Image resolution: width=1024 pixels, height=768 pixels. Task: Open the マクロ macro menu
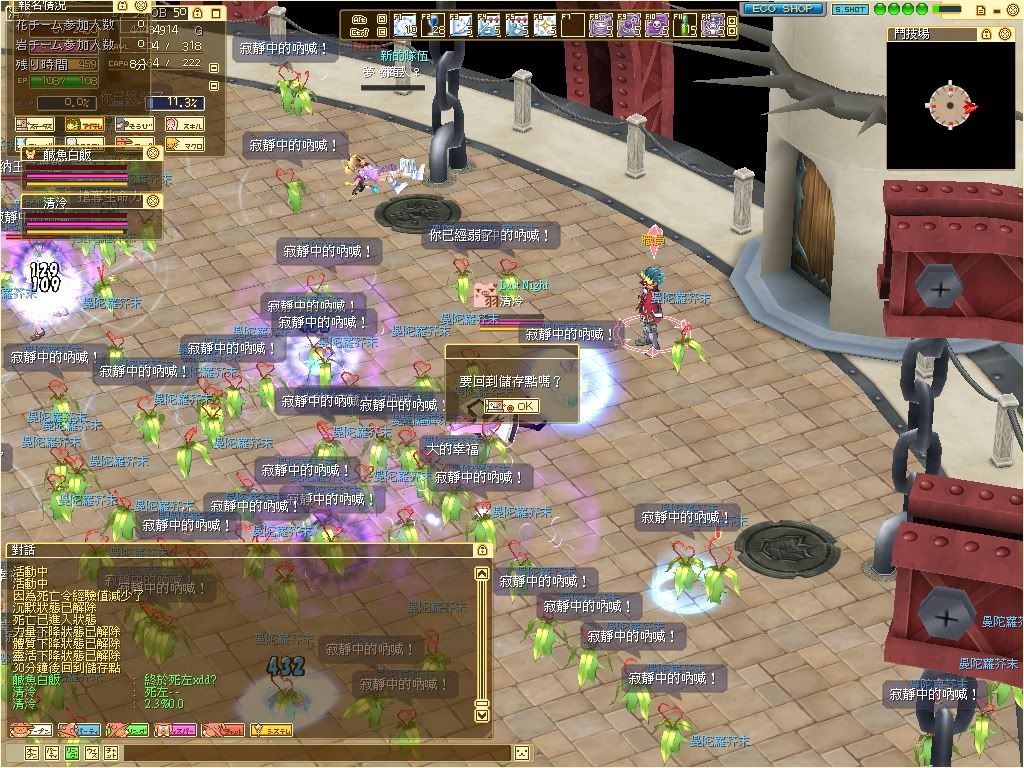(x=185, y=145)
